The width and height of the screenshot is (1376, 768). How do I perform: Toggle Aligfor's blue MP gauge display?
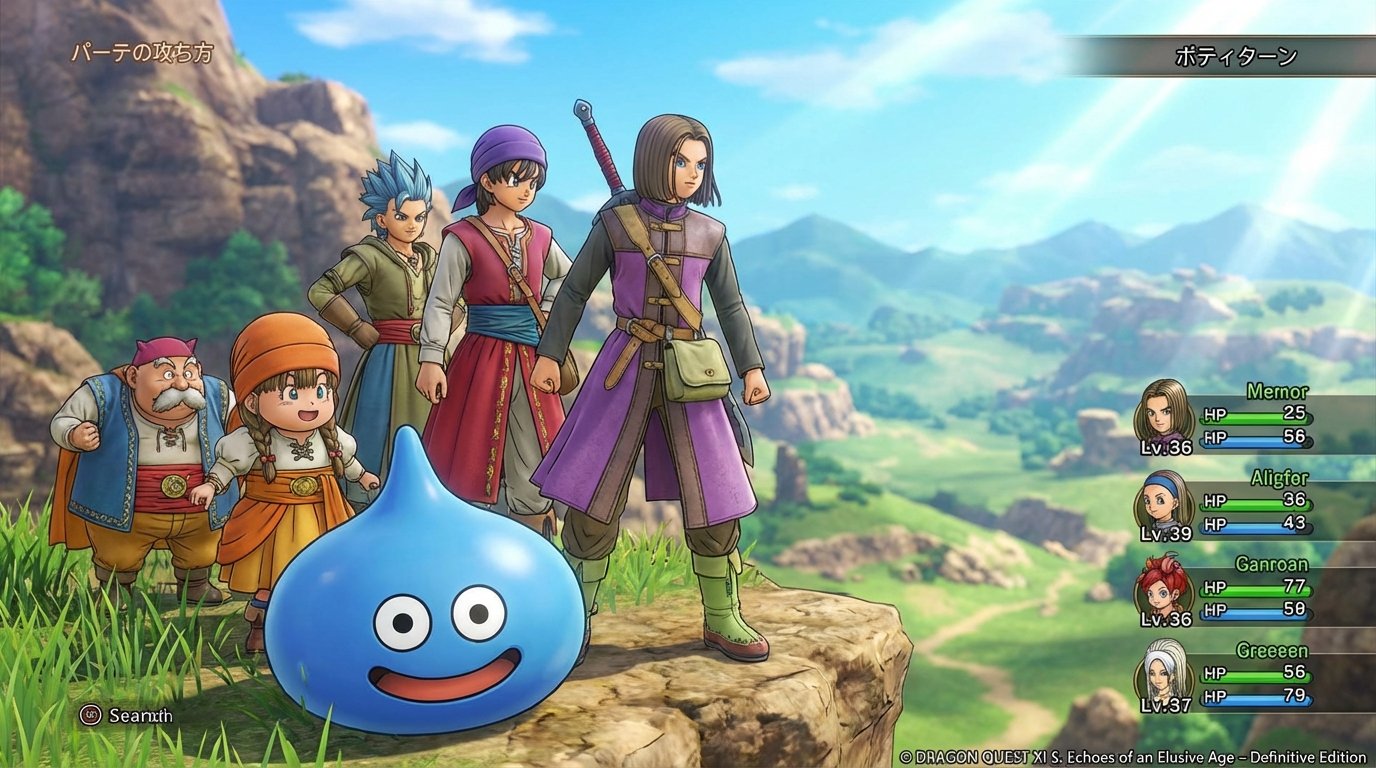tap(1255, 528)
